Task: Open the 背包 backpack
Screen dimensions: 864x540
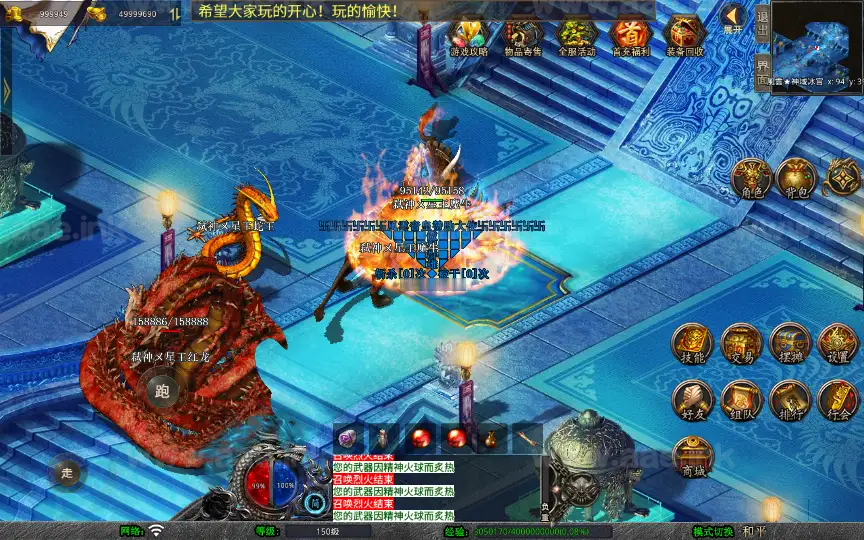Action: click(797, 179)
